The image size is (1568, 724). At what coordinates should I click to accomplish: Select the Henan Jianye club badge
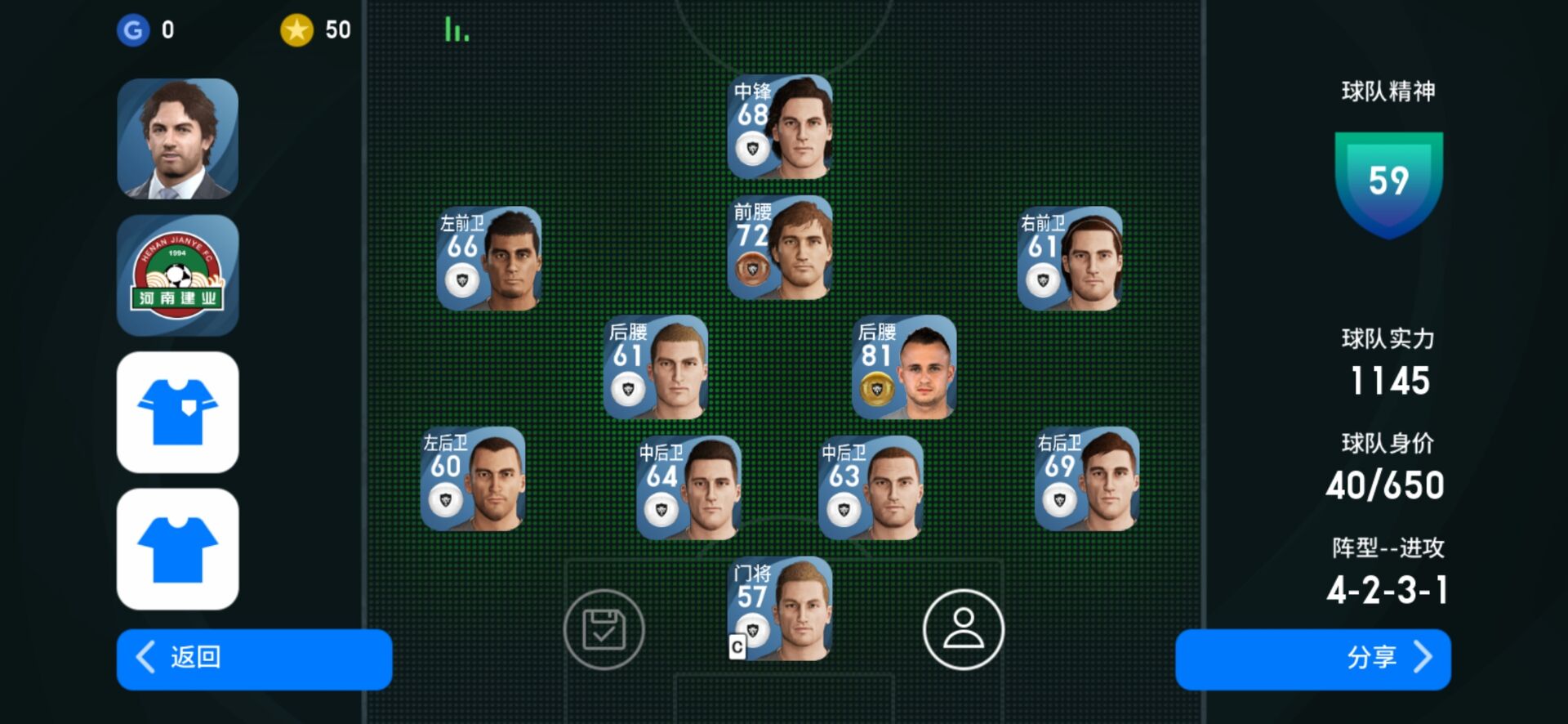tap(178, 275)
